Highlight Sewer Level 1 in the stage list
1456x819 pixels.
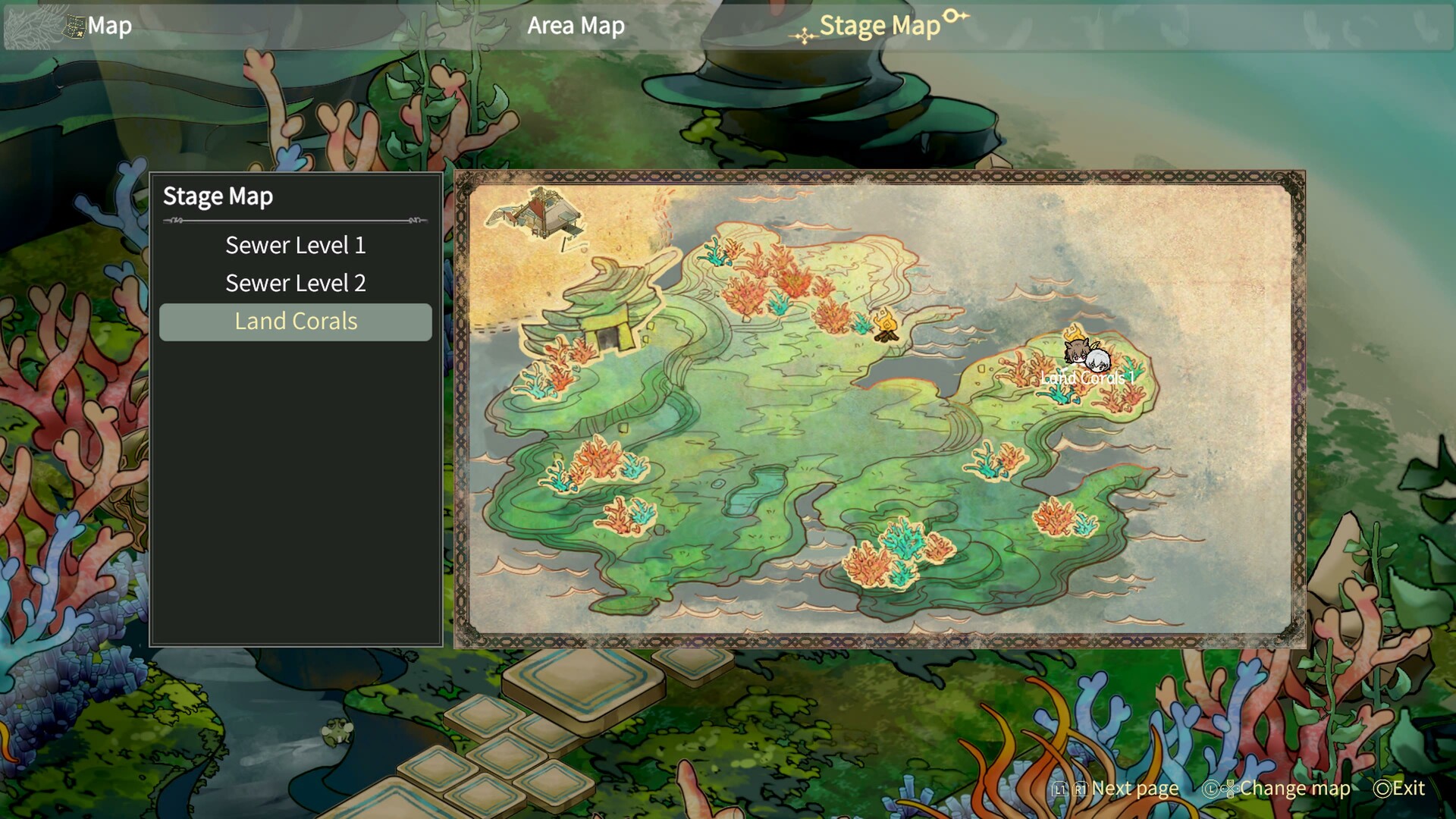pos(295,246)
